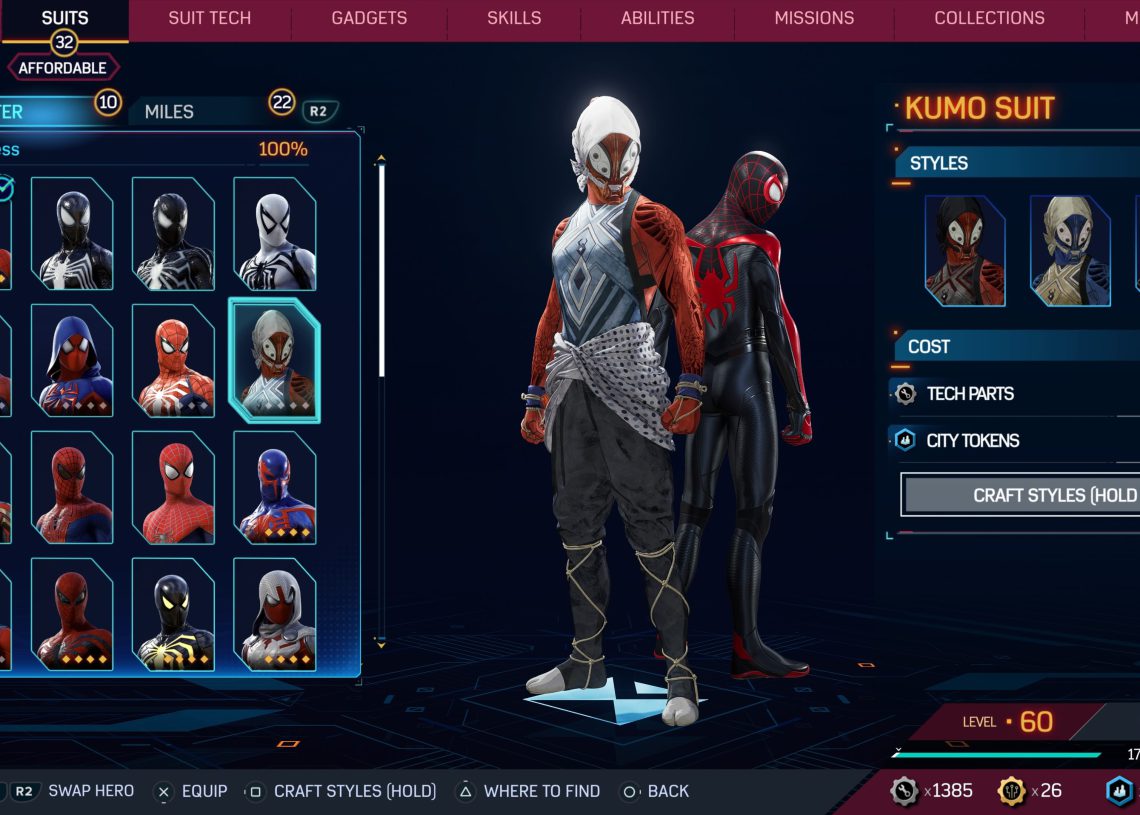Choose the blue hooded Spider-Man suit

point(72,360)
